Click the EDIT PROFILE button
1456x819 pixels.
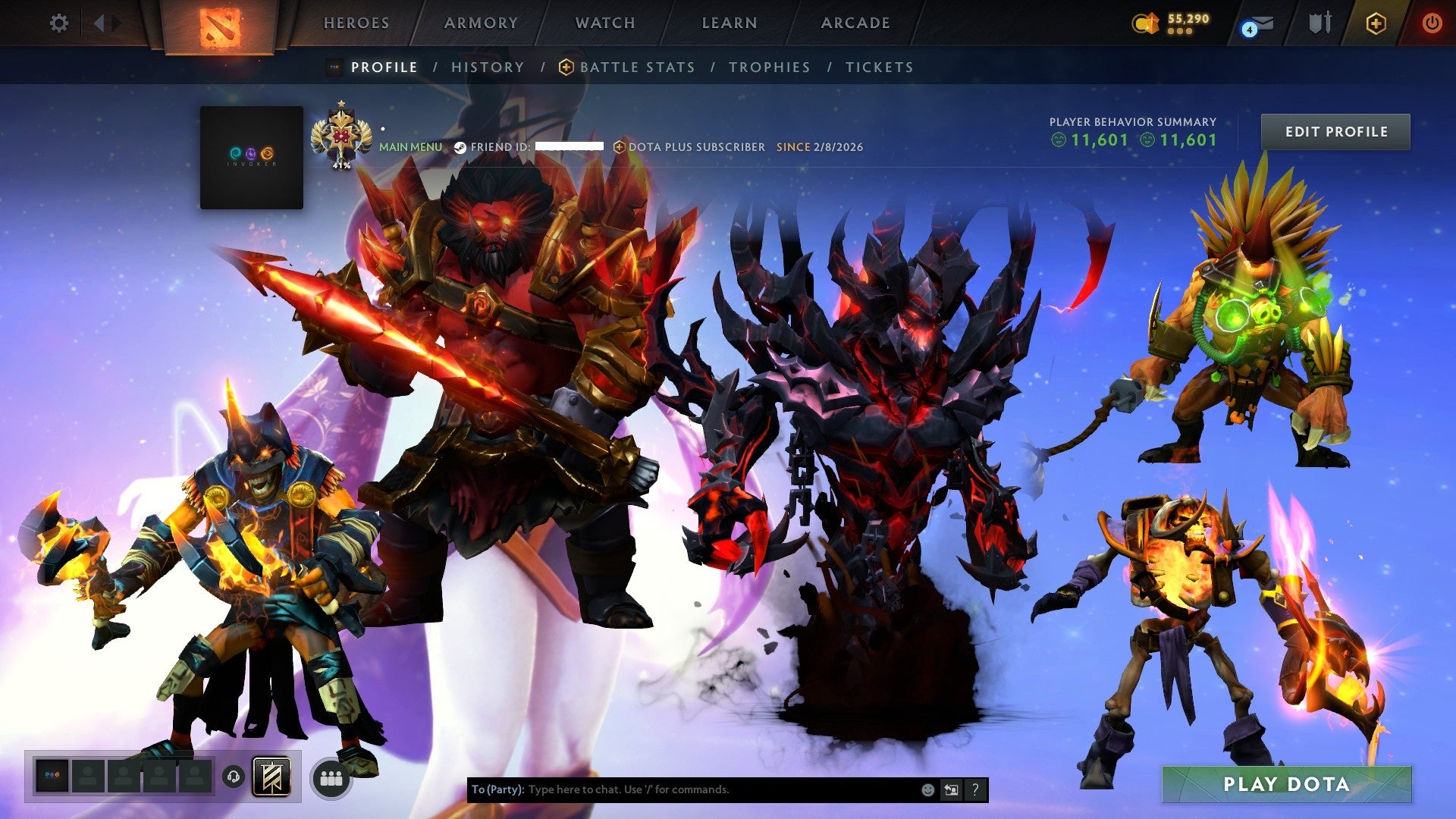1335,131
